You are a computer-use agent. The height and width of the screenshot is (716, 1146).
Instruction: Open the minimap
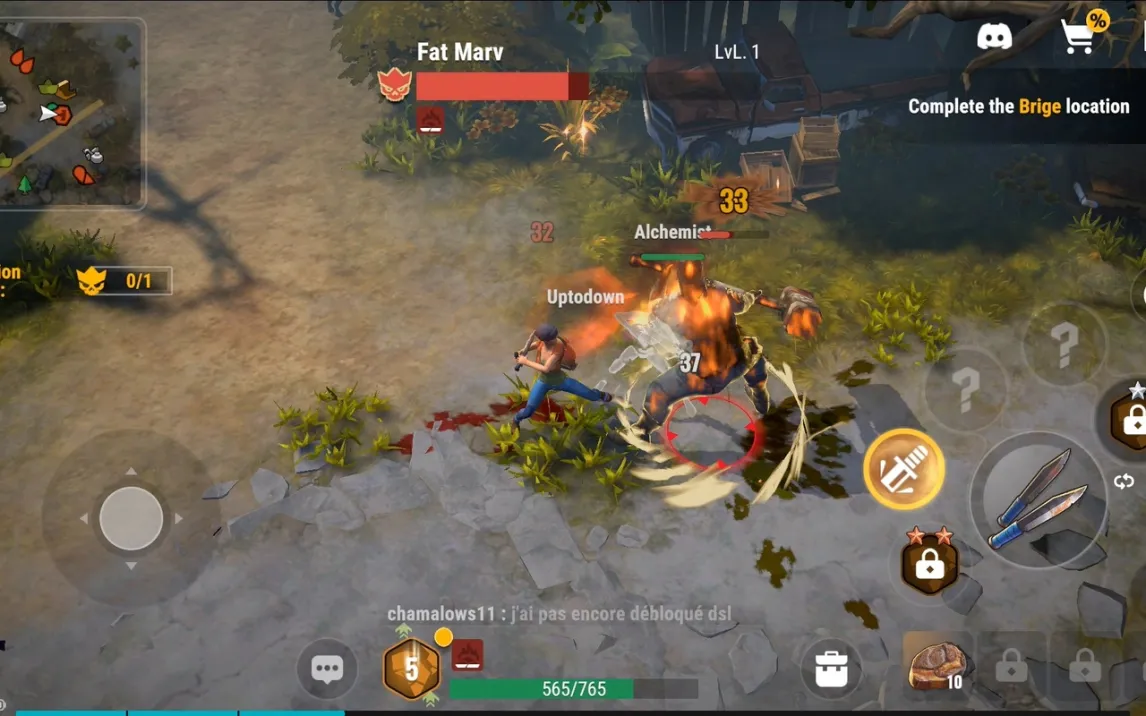pos(70,112)
